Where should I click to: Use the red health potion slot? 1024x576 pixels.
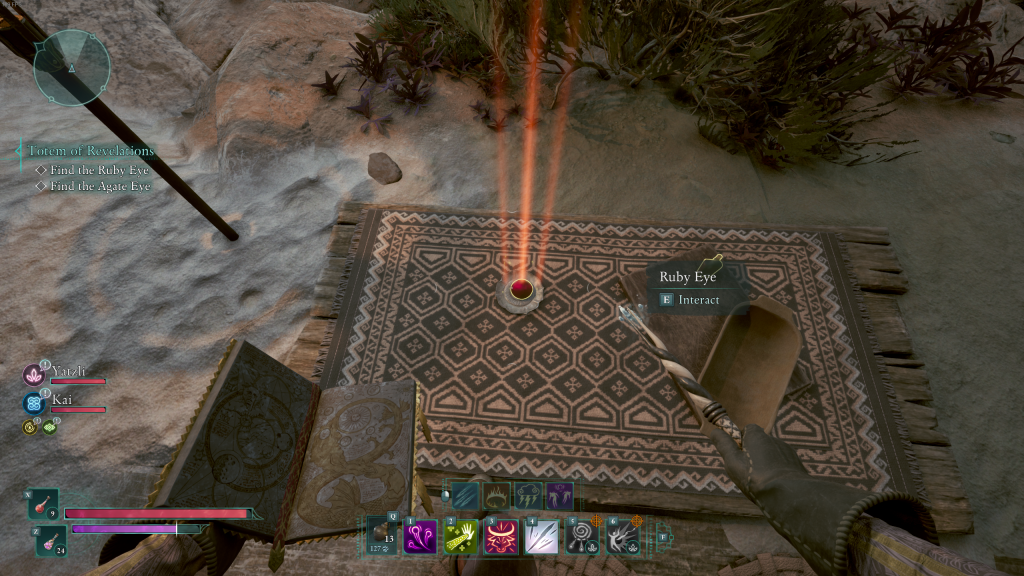tap(44, 505)
